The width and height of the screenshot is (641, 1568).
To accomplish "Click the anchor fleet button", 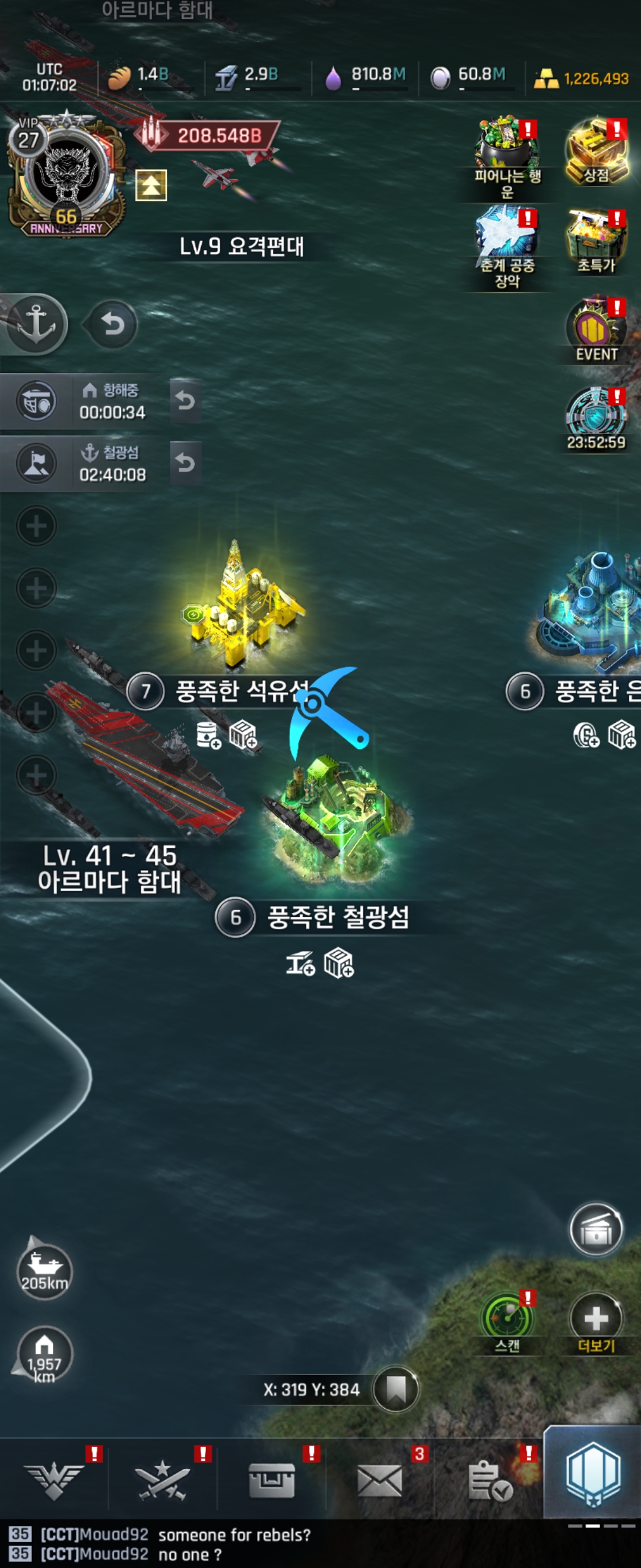I will click(x=36, y=324).
